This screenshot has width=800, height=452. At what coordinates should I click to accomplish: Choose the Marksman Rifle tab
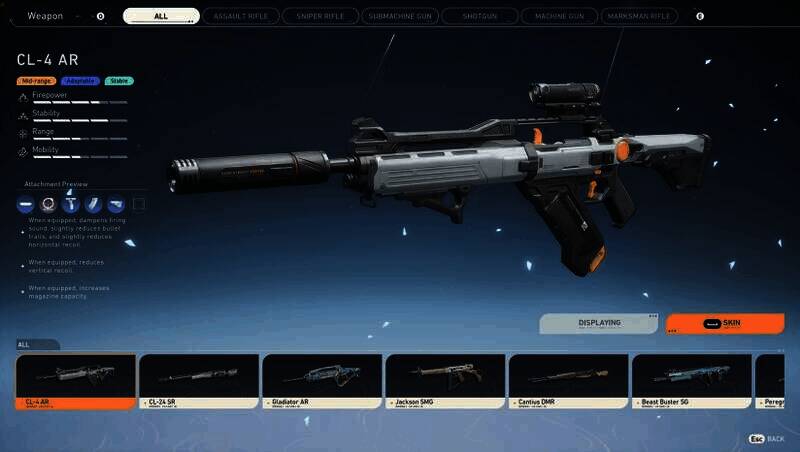(639, 16)
